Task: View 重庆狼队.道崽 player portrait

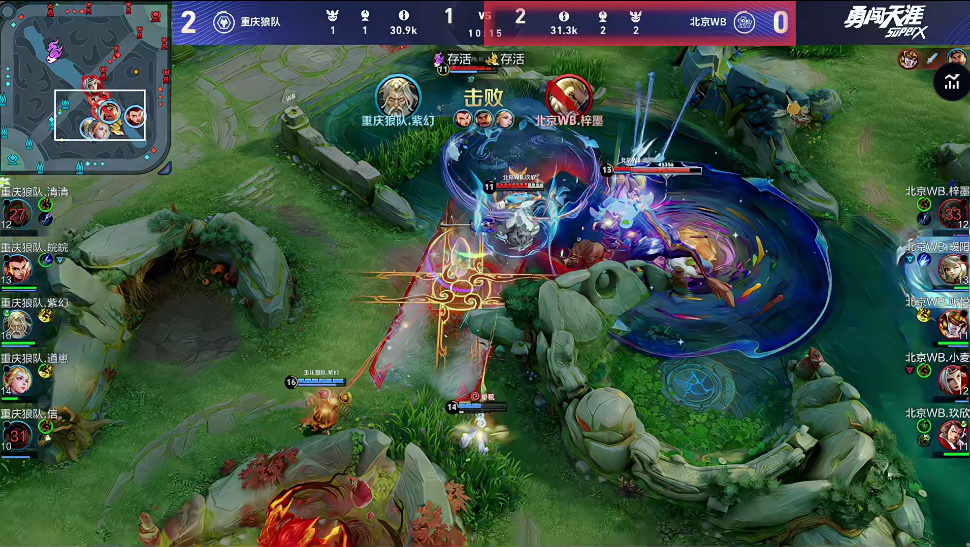Action: [x=18, y=379]
